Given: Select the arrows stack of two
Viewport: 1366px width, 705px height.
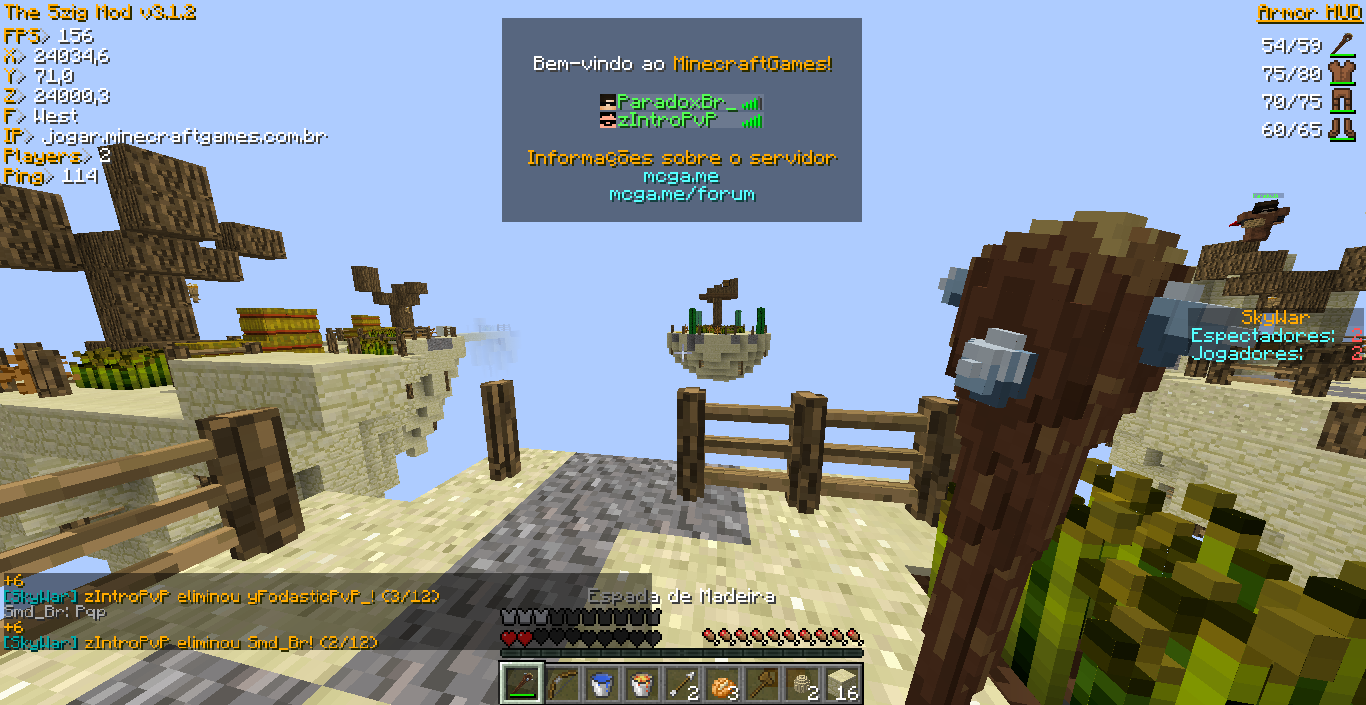Looking at the screenshot, I should pos(681,684).
